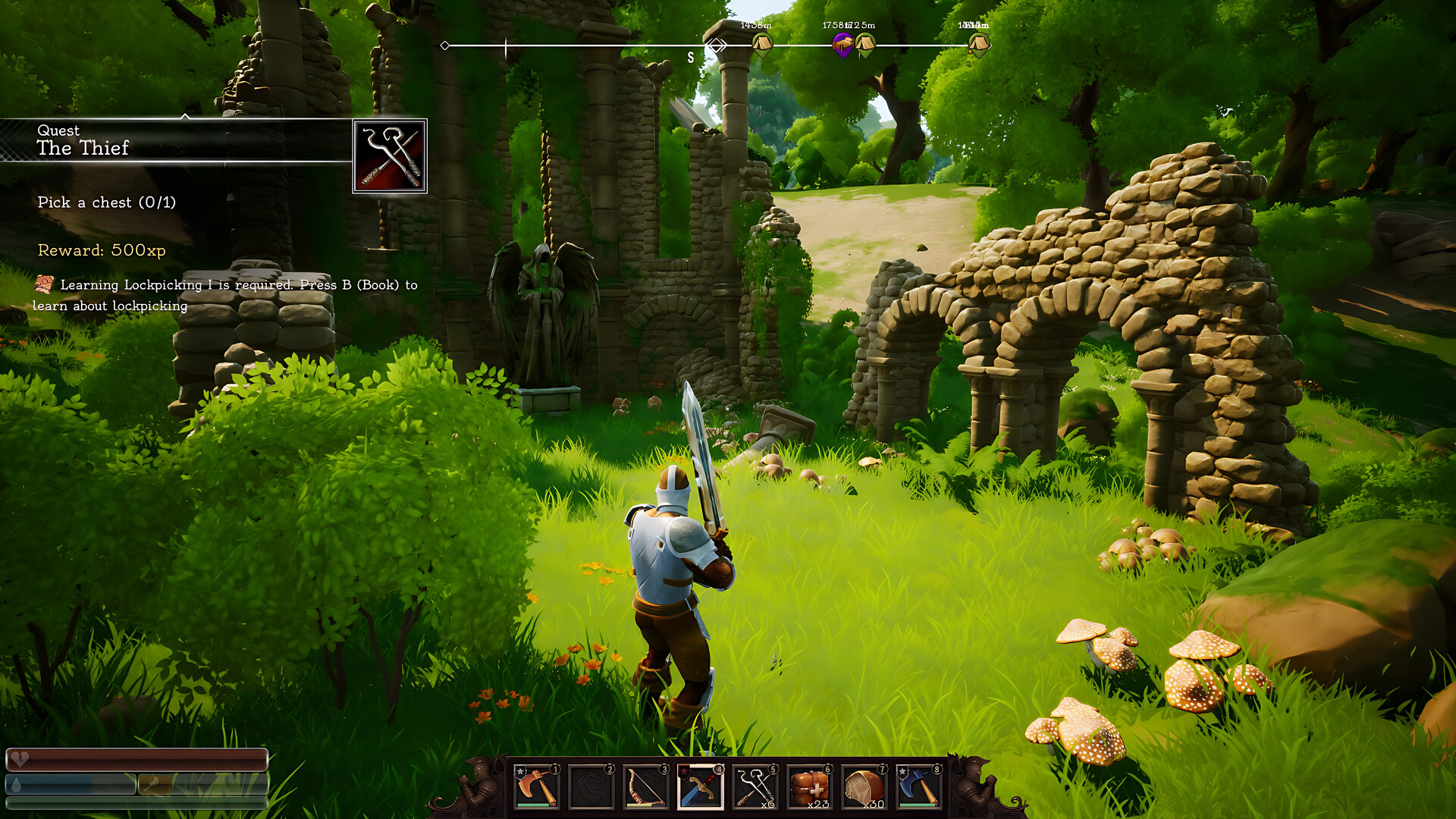Select the orange axe in hotbar slot 1
1456x819 pixels.
[x=537, y=786]
